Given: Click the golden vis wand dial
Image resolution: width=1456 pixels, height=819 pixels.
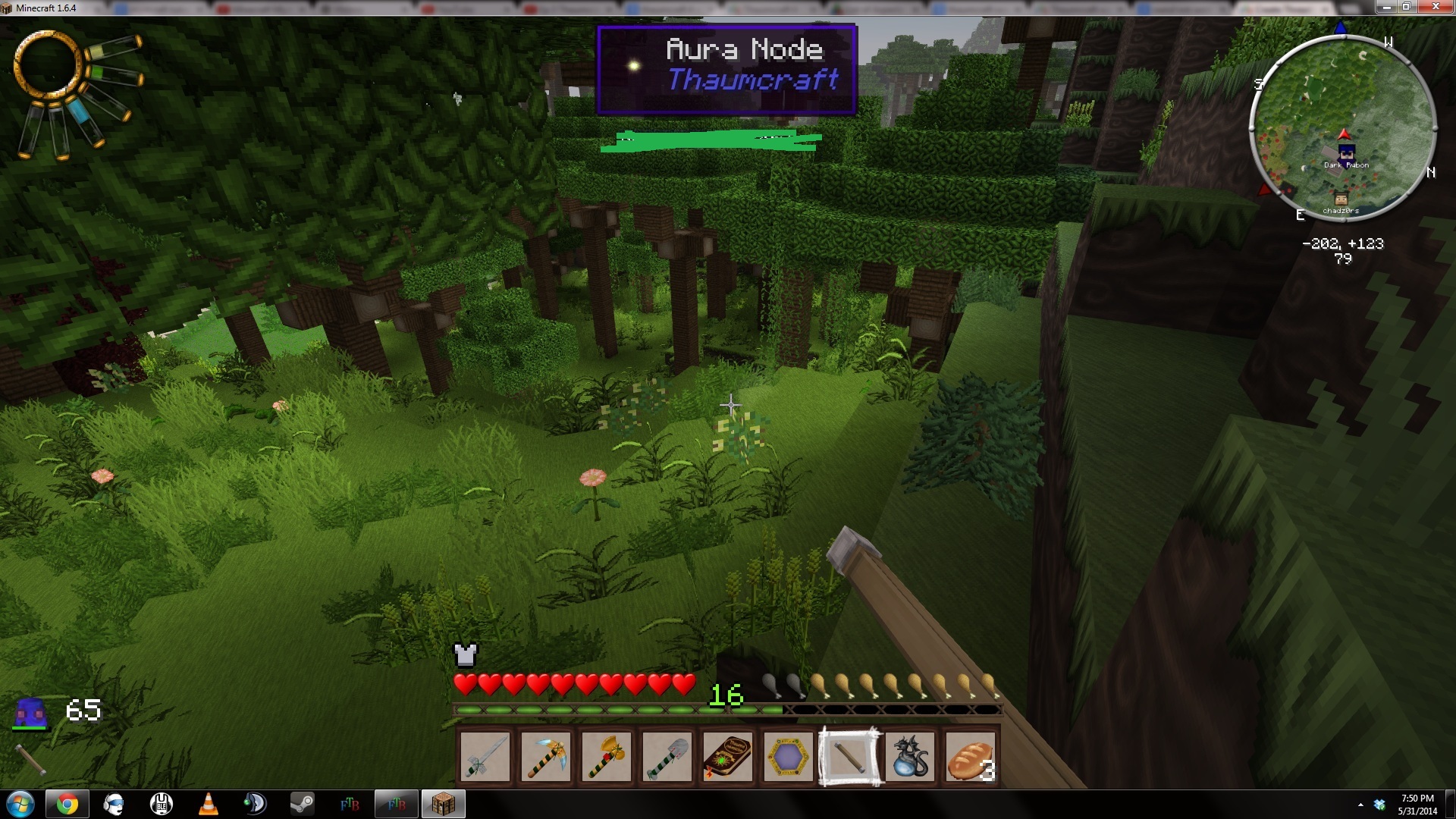Looking at the screenshot, I should click(x=48, y=64).
